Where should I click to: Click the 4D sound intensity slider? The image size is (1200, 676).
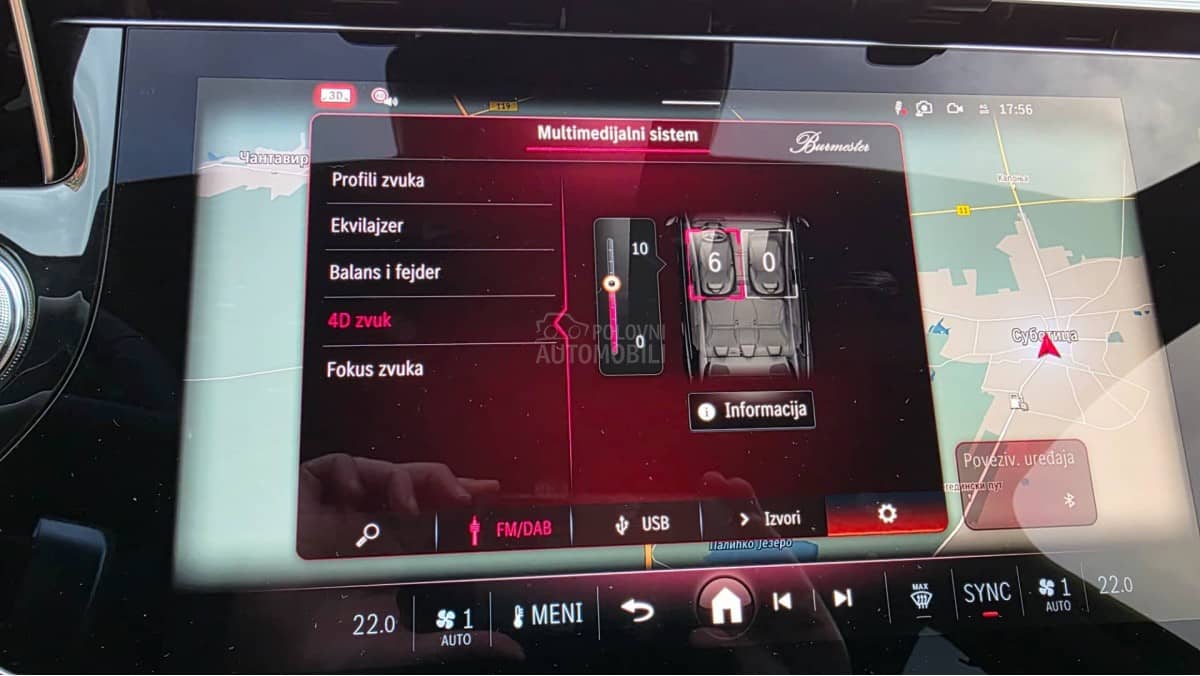[612, 296]
